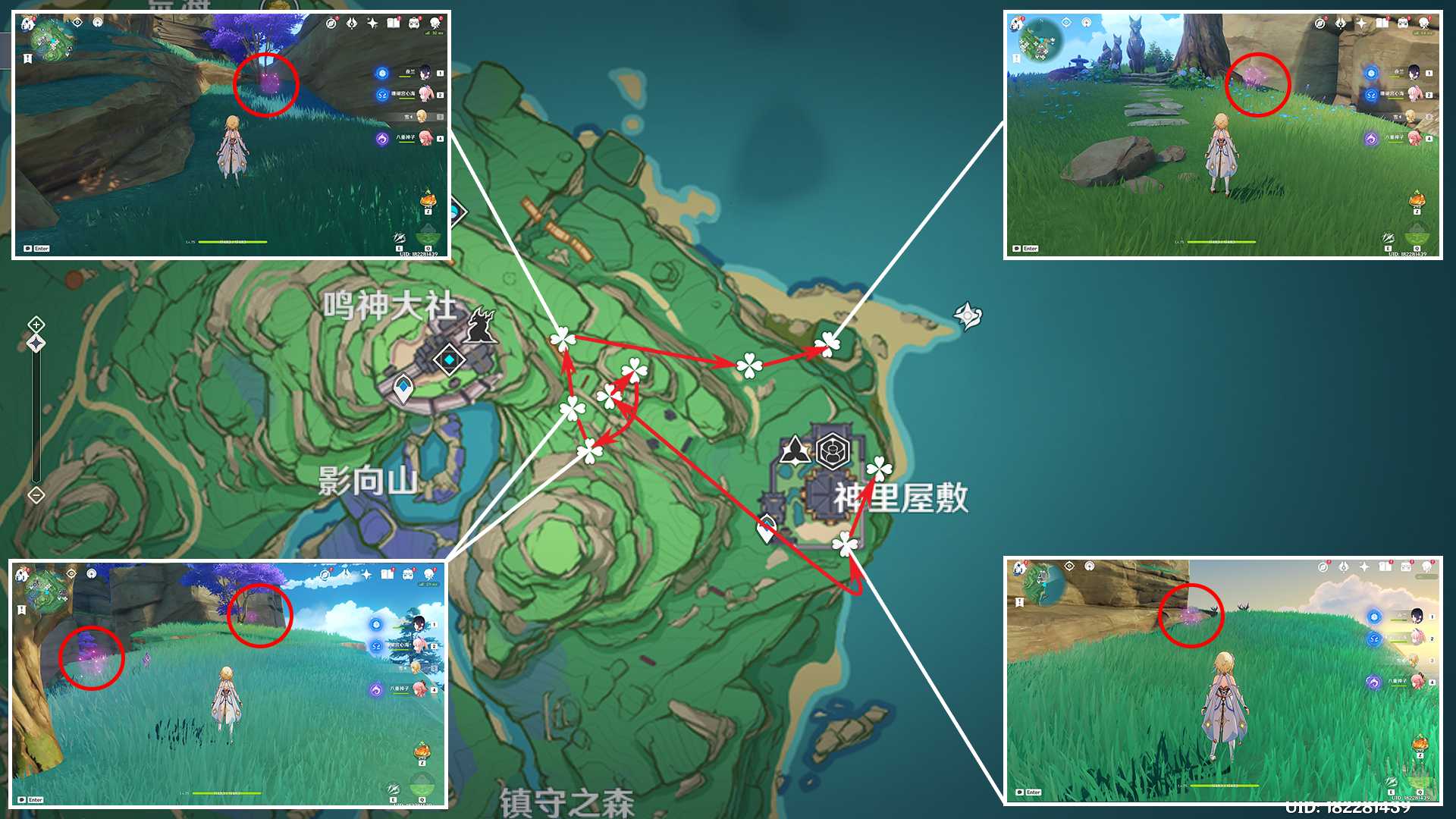This screenshot has width=1456, height=819.
Task: Switch to Yelan in party slot 1
Action: tap(425, 73)
